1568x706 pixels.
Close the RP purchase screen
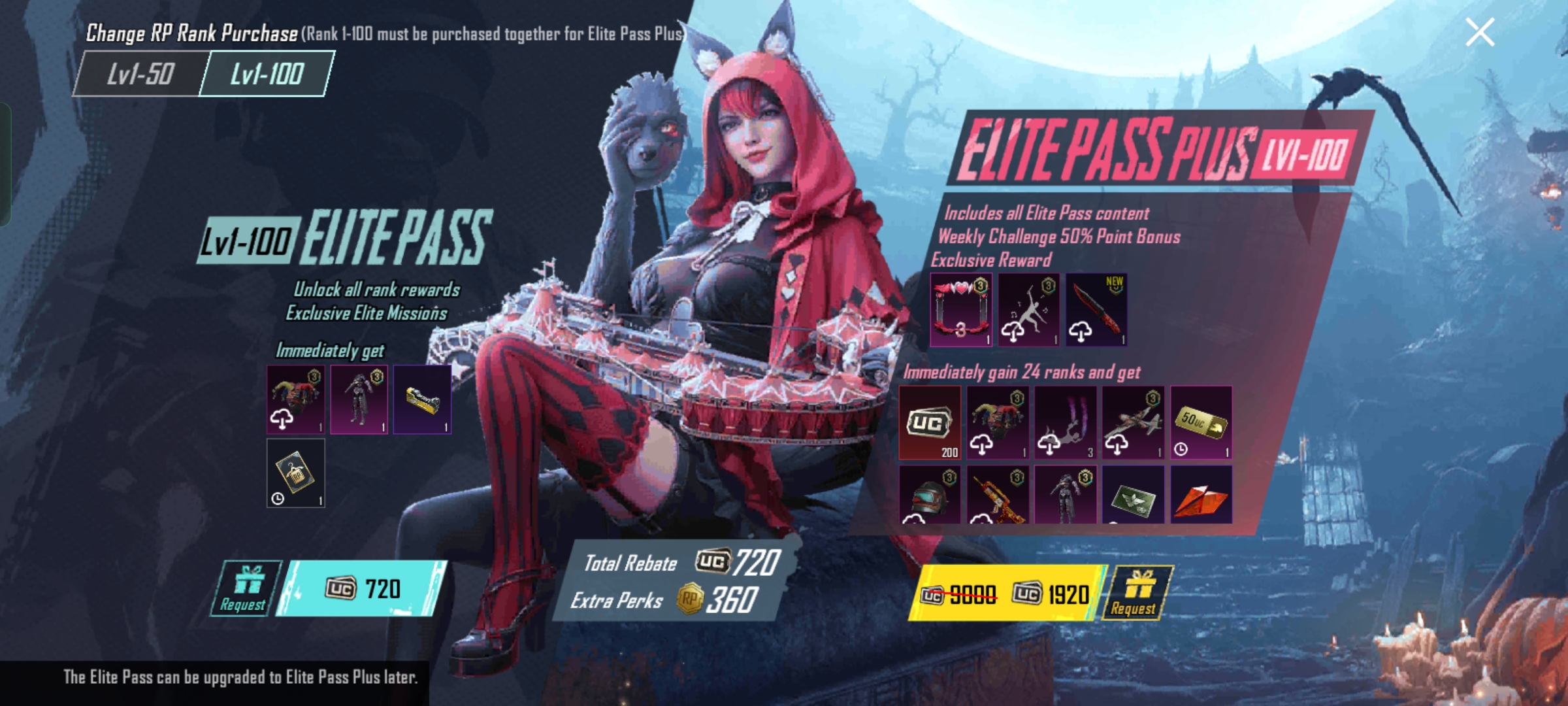click(x=1479, y=32)
